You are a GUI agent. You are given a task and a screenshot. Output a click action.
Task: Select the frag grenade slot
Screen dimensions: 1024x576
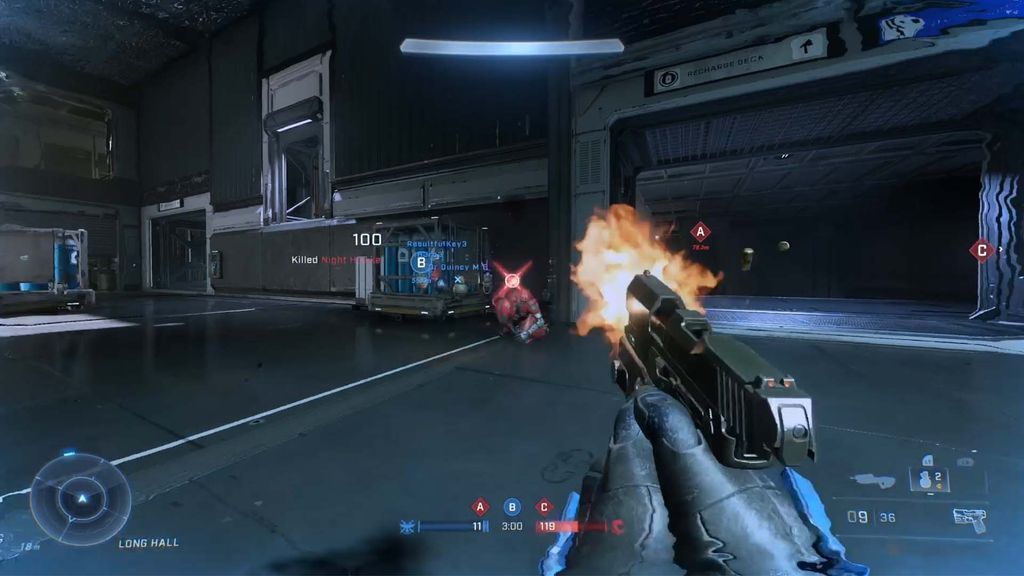pos(925,479)
